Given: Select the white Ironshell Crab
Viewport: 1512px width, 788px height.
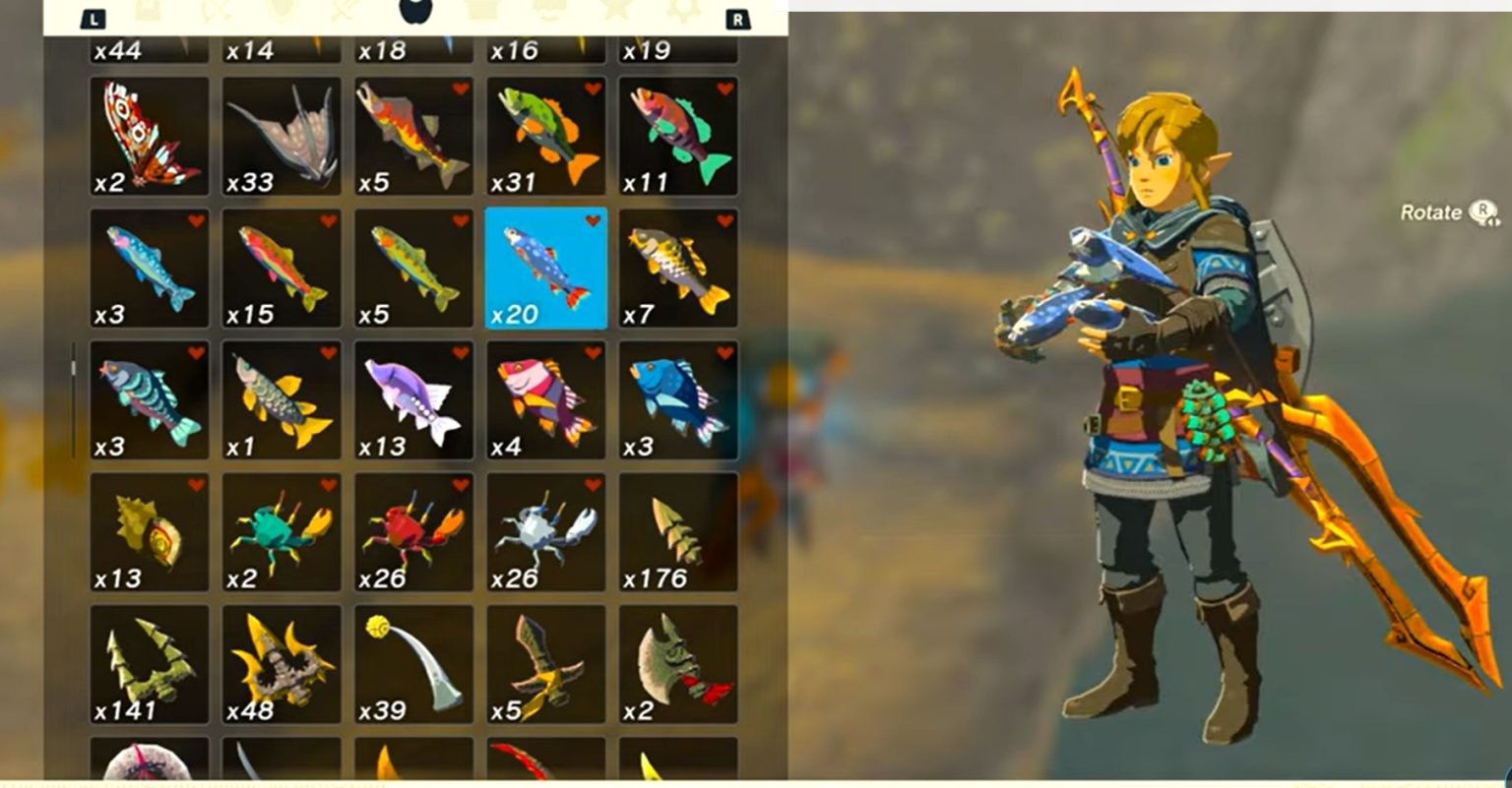Looking at the screenshot, I should pyautogui.click(x=545, y=531).
